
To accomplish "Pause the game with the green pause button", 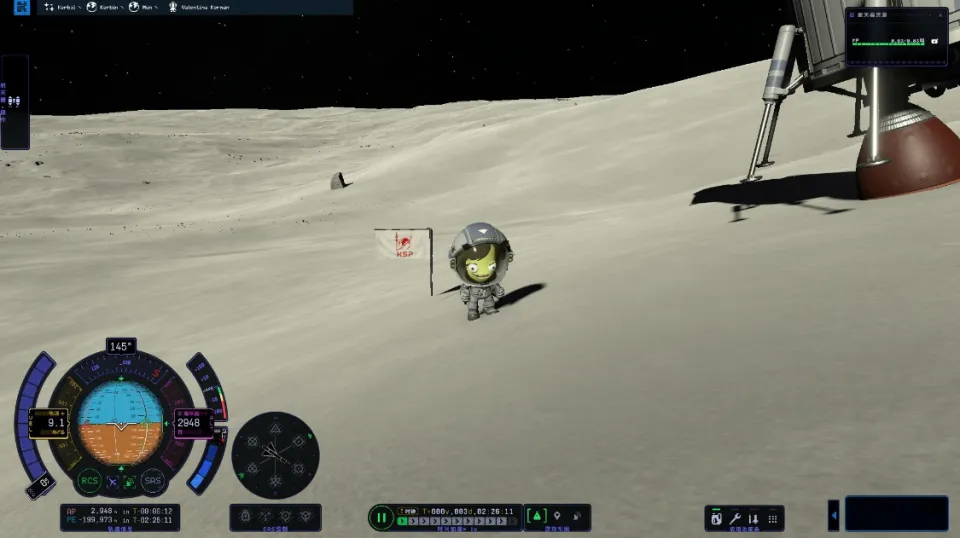I will (x=380, y=517).
